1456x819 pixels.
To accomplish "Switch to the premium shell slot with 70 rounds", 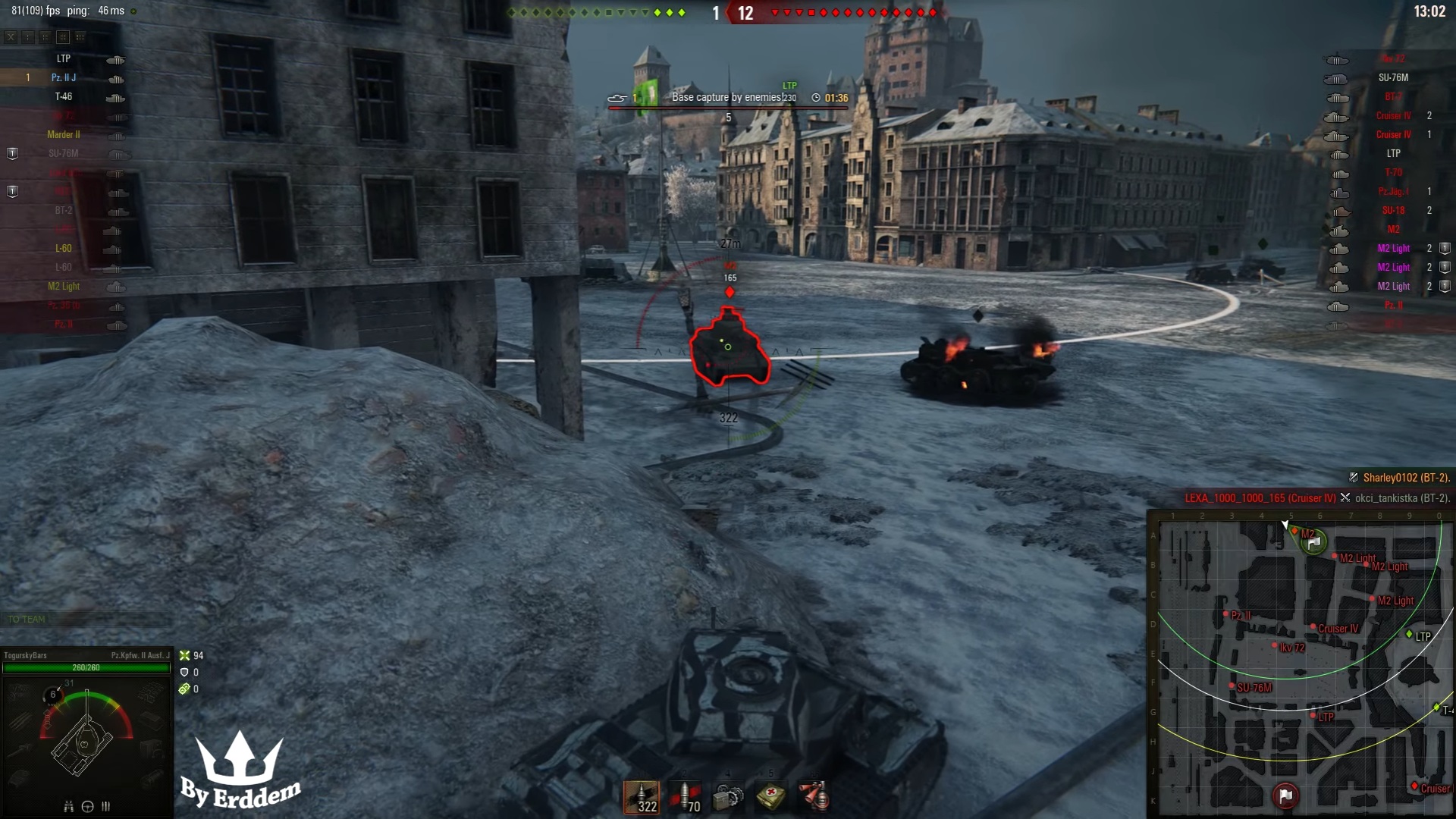I will click(x=685, y=797).
